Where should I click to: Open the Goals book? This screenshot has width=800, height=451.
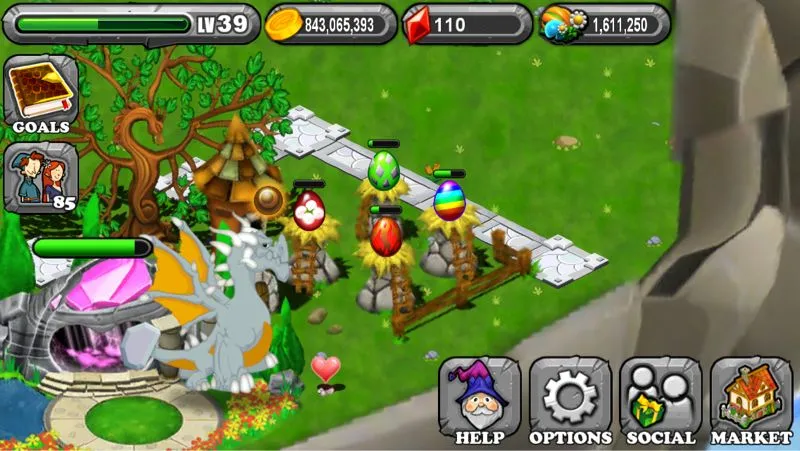(x=41, y=94)
